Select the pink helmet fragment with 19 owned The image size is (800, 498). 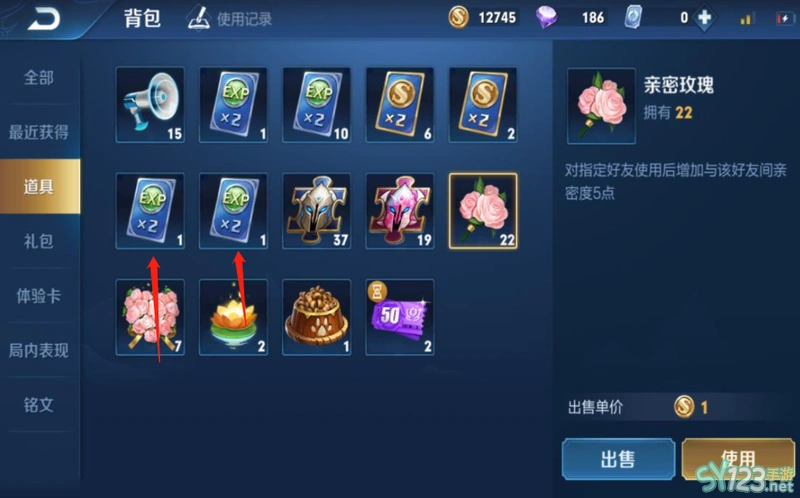tap(399, 208)
